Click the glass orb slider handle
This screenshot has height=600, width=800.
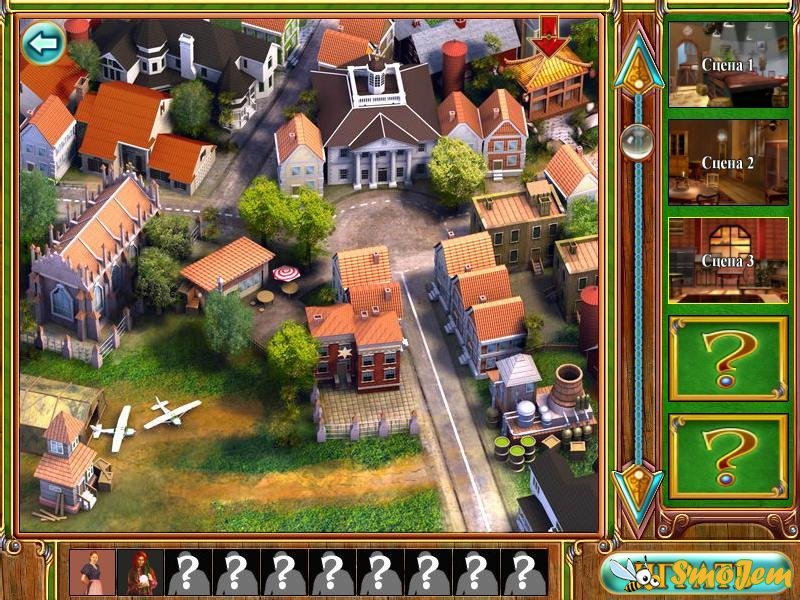pos(637,142)
